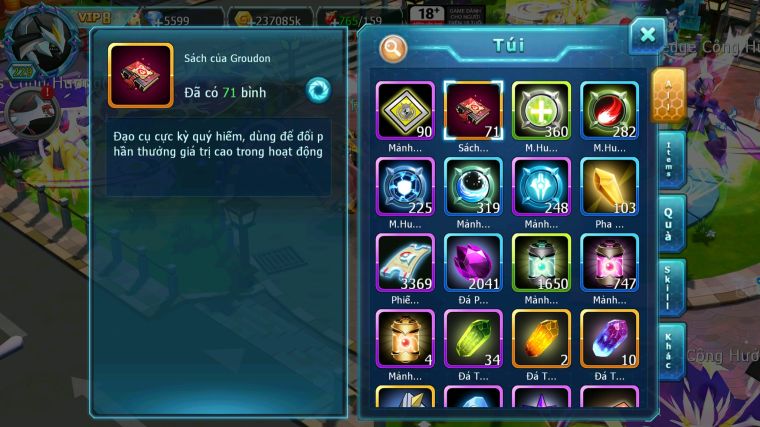Show the Khác tab

pyautogui.click(x=669, y=352)
